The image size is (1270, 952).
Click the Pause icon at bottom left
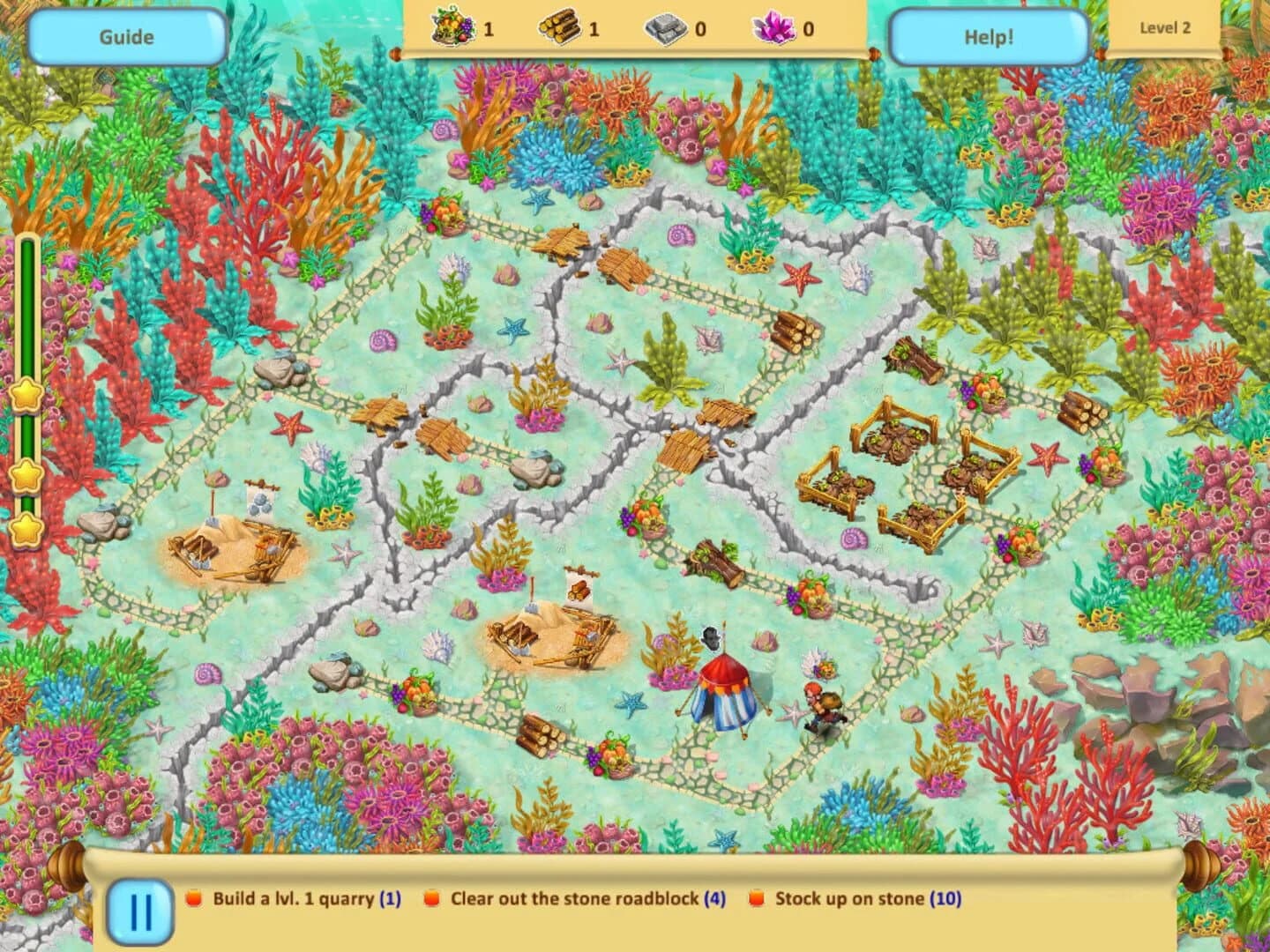[x=141, y=912]
